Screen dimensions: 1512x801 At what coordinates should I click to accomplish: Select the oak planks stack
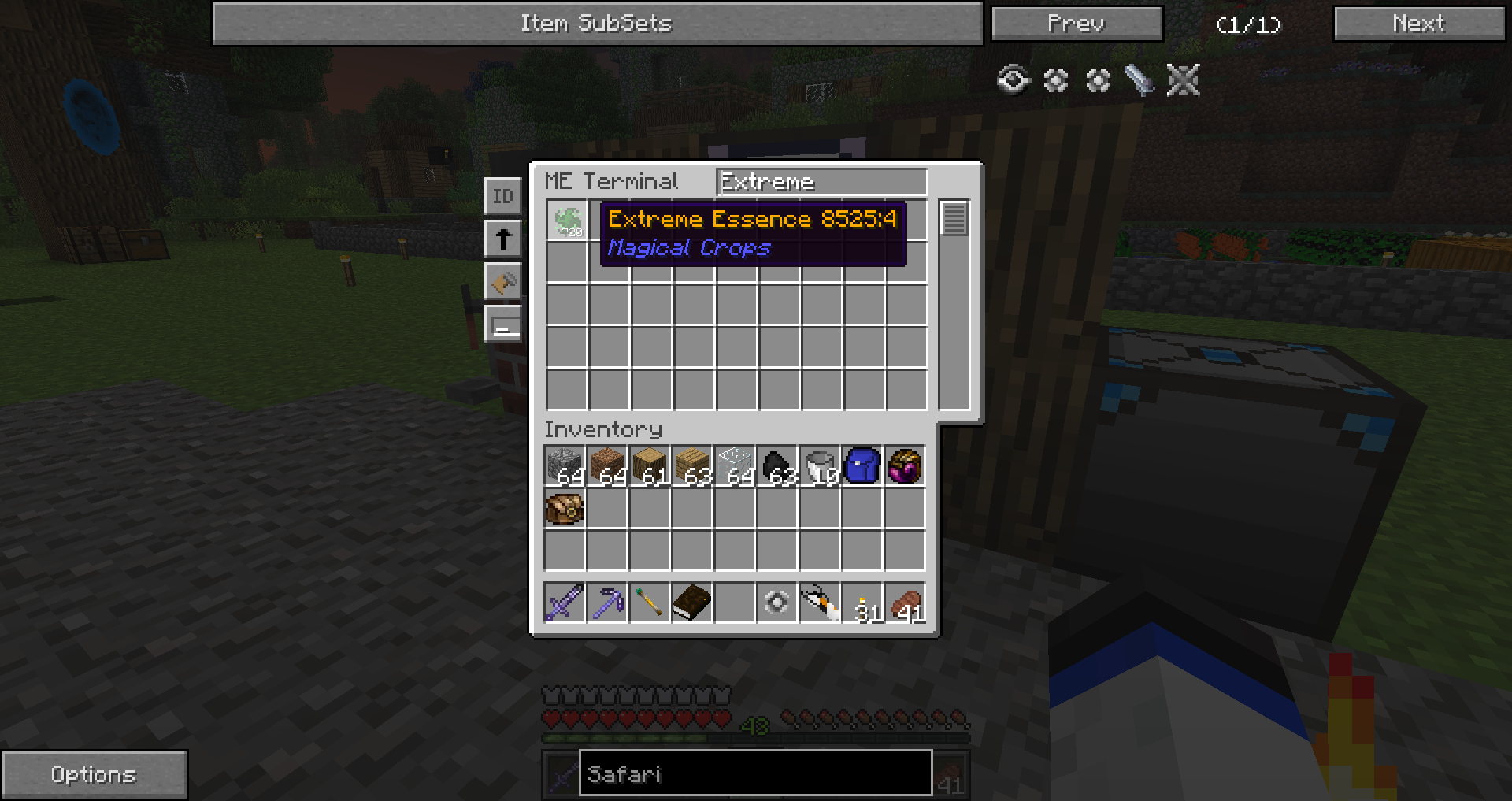pyautogui.click(x=692, y=465)
